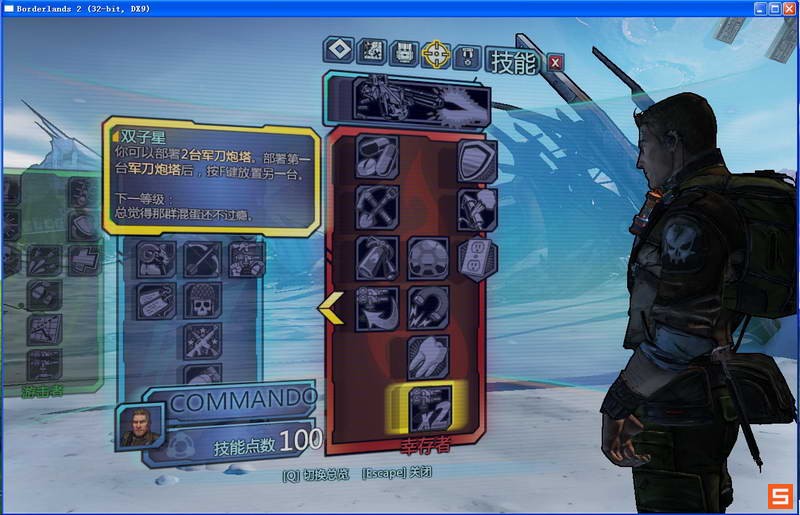Switch to the map tab
The width and height of the screenshot is (800, 515).
(372, 51)
